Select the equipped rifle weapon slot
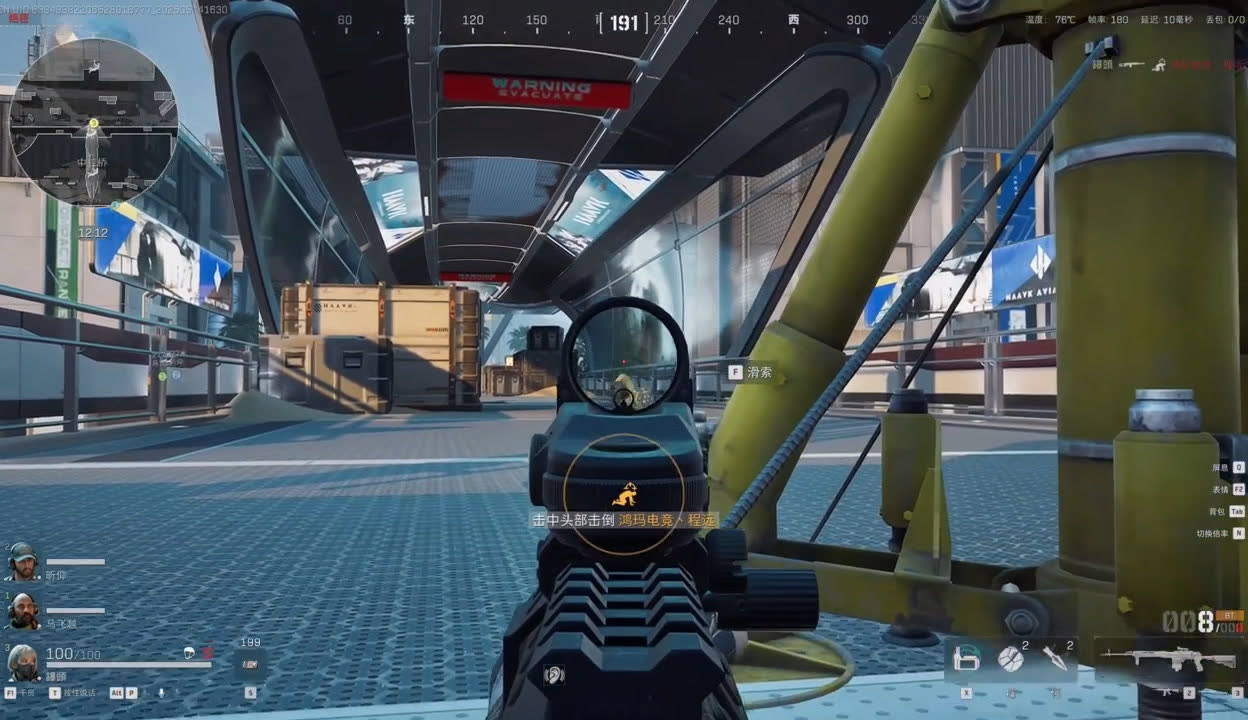The height and width of the screenshot is (720, 1248). coord(1166,659)
